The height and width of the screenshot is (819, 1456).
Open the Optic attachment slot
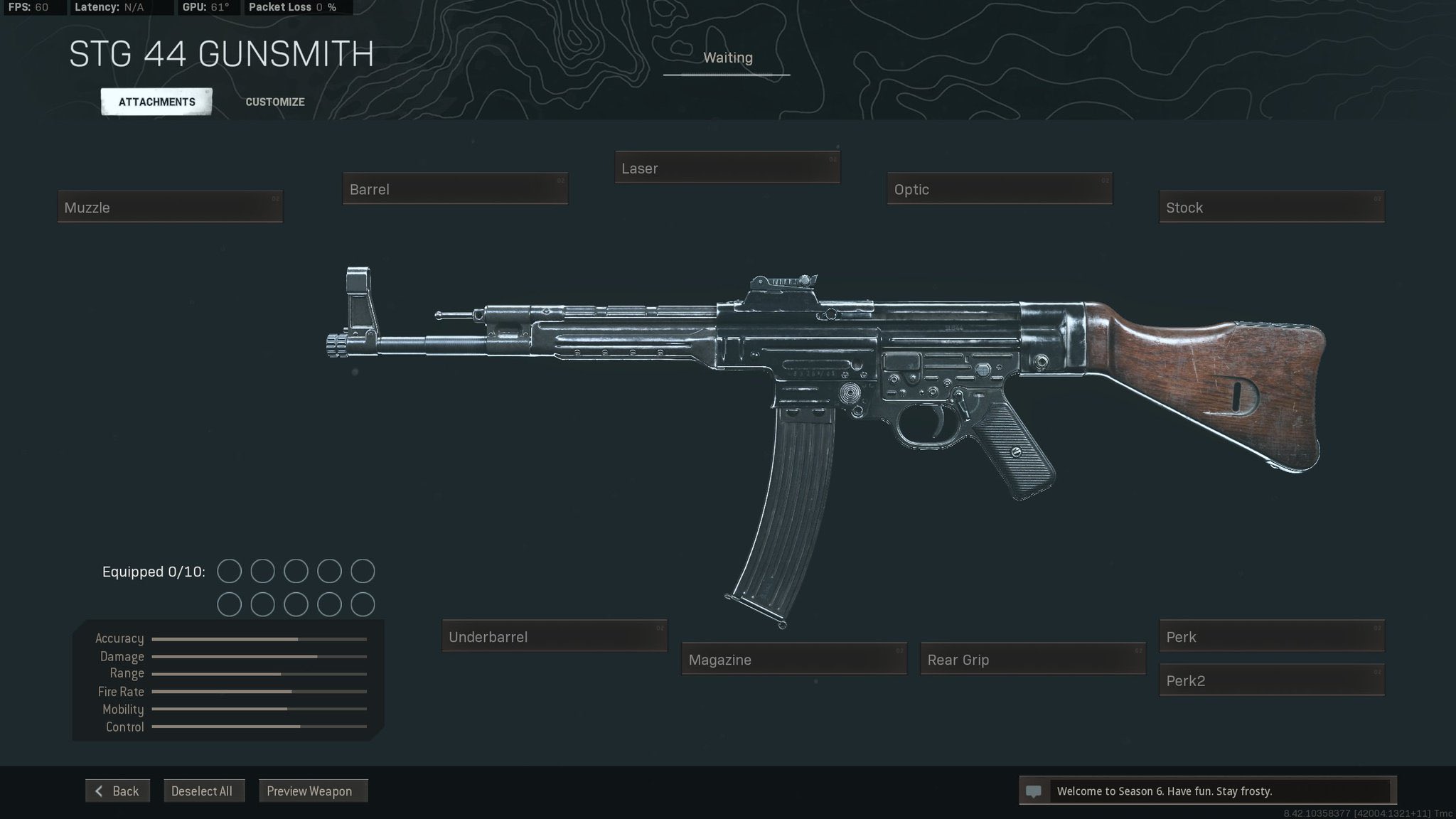coord(998,189)
